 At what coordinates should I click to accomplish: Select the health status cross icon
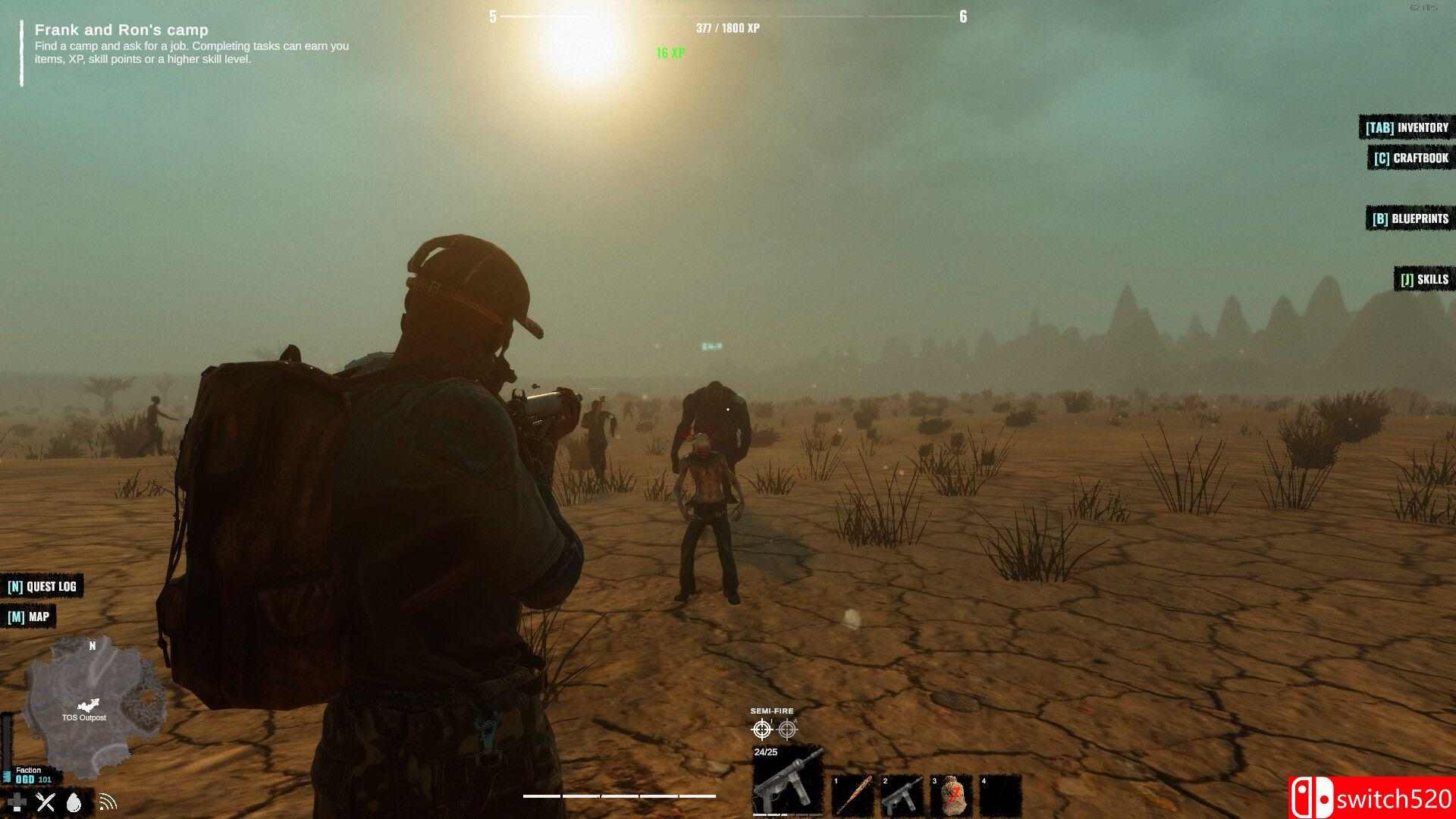tap(17, 802)
